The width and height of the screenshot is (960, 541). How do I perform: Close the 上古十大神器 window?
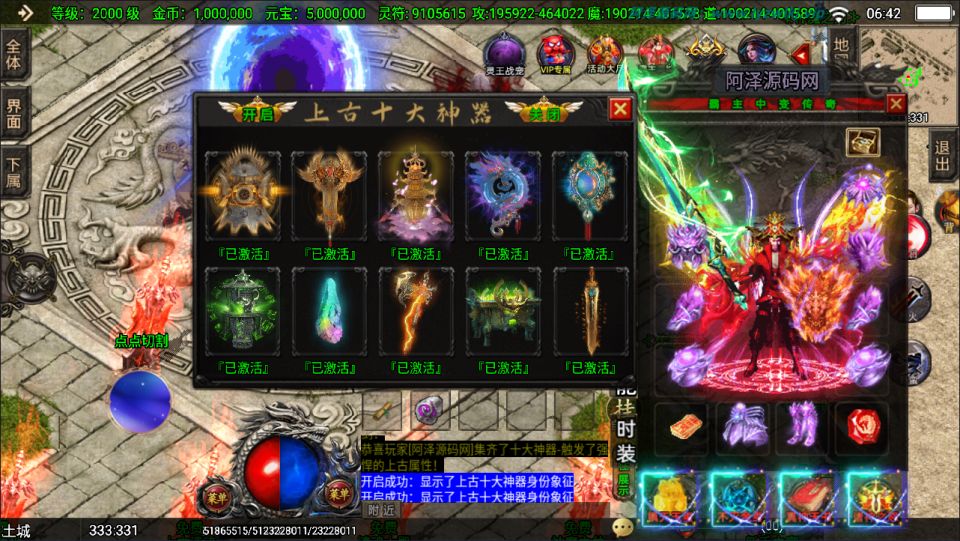click(x=620, y=110)
